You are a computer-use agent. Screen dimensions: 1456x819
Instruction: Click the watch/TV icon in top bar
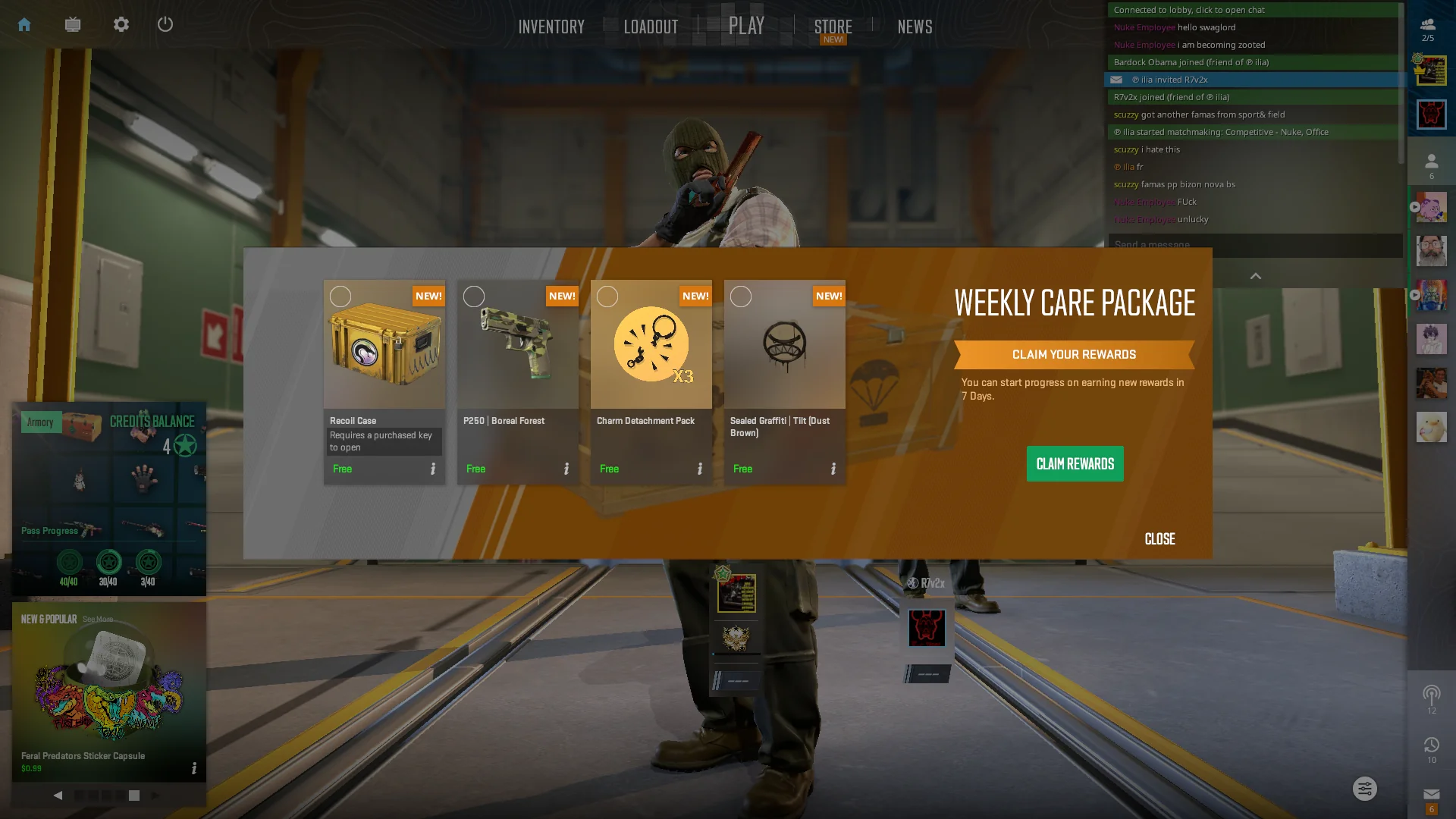click(72, 24)
